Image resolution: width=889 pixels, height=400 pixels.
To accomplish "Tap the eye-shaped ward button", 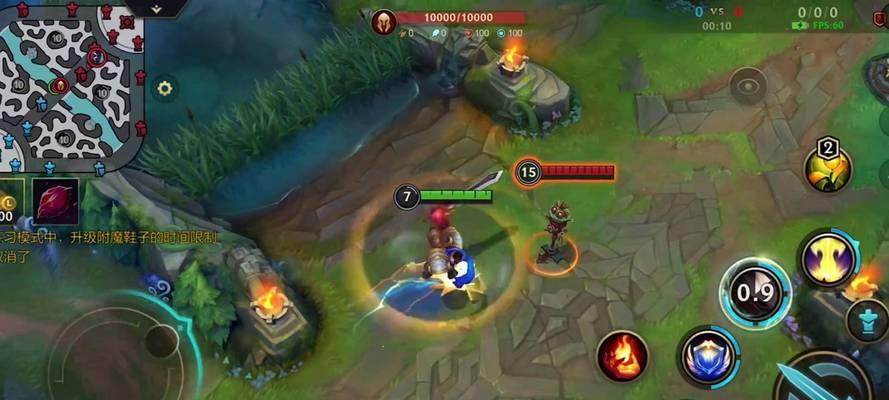I will (x=747, y=85).
